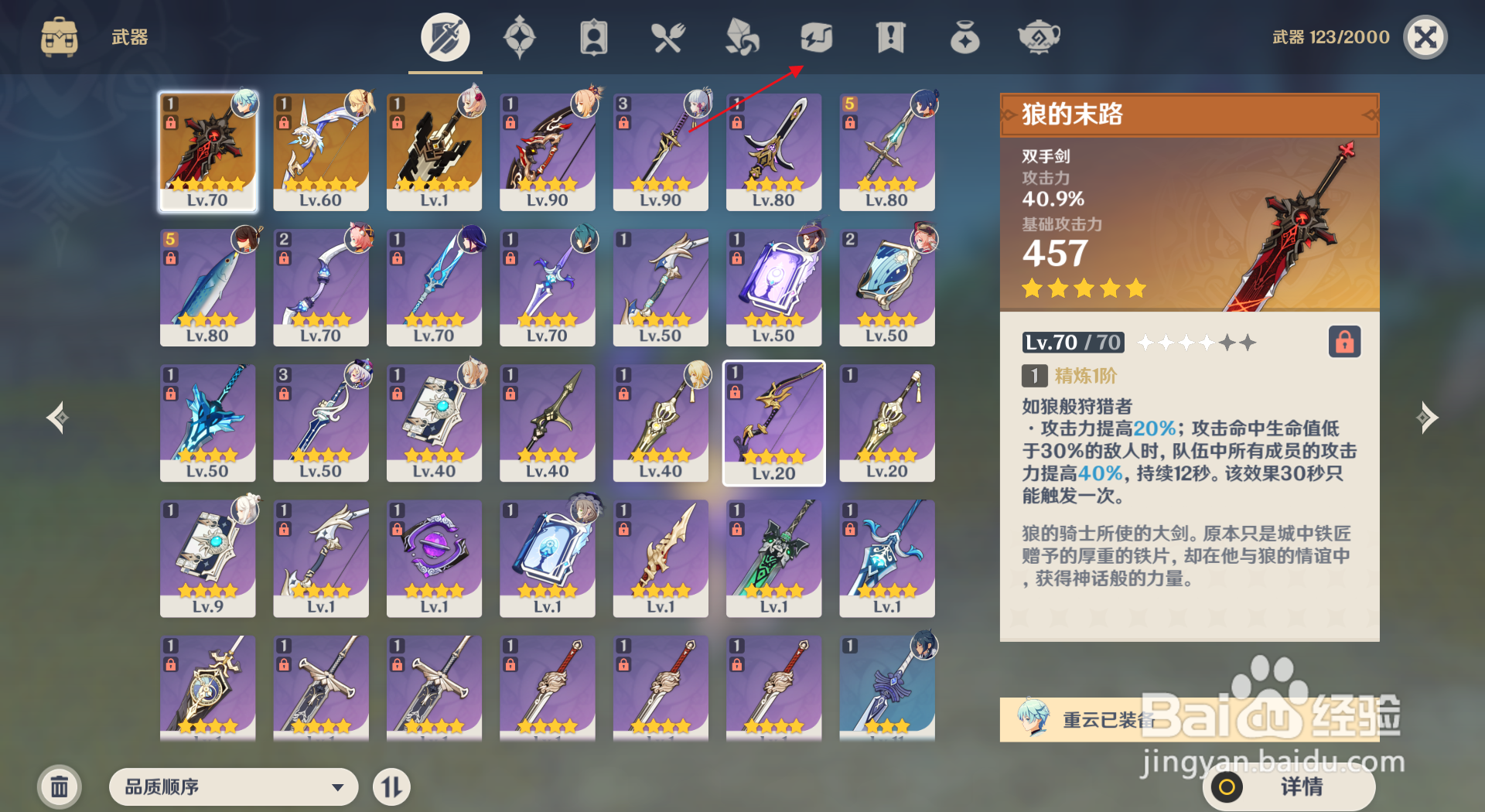Open the Artifacts inventory tab
This screenshot has height=812, width=1485.
[521, 36]
